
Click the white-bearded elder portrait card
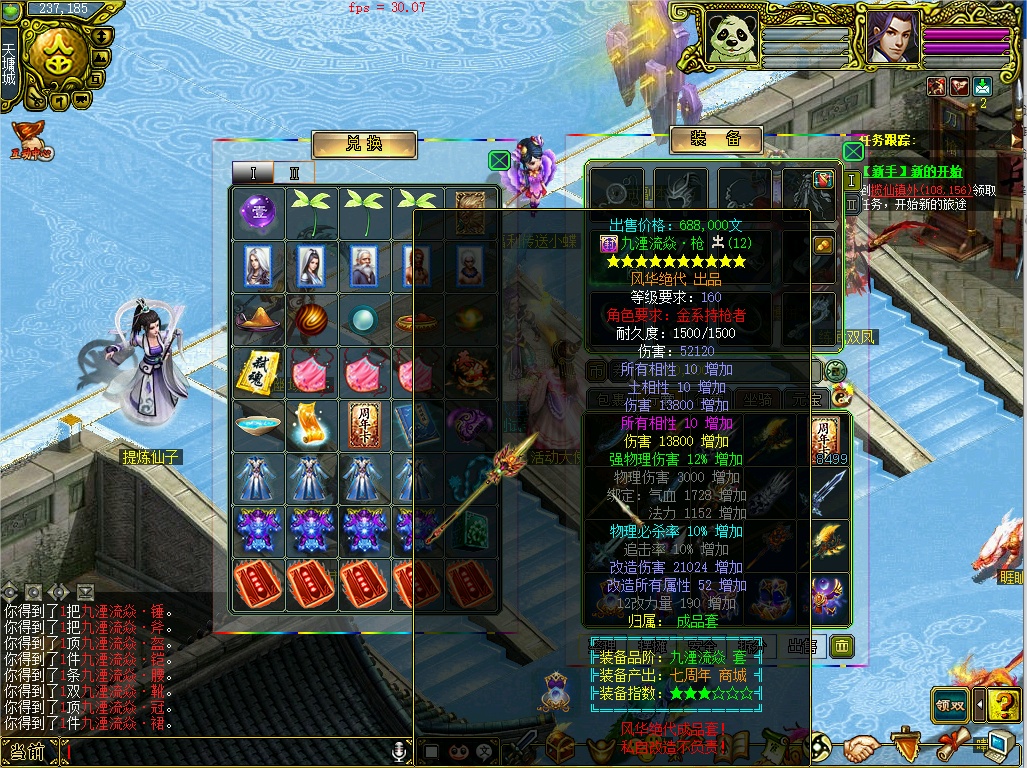[x=366, y=265]
